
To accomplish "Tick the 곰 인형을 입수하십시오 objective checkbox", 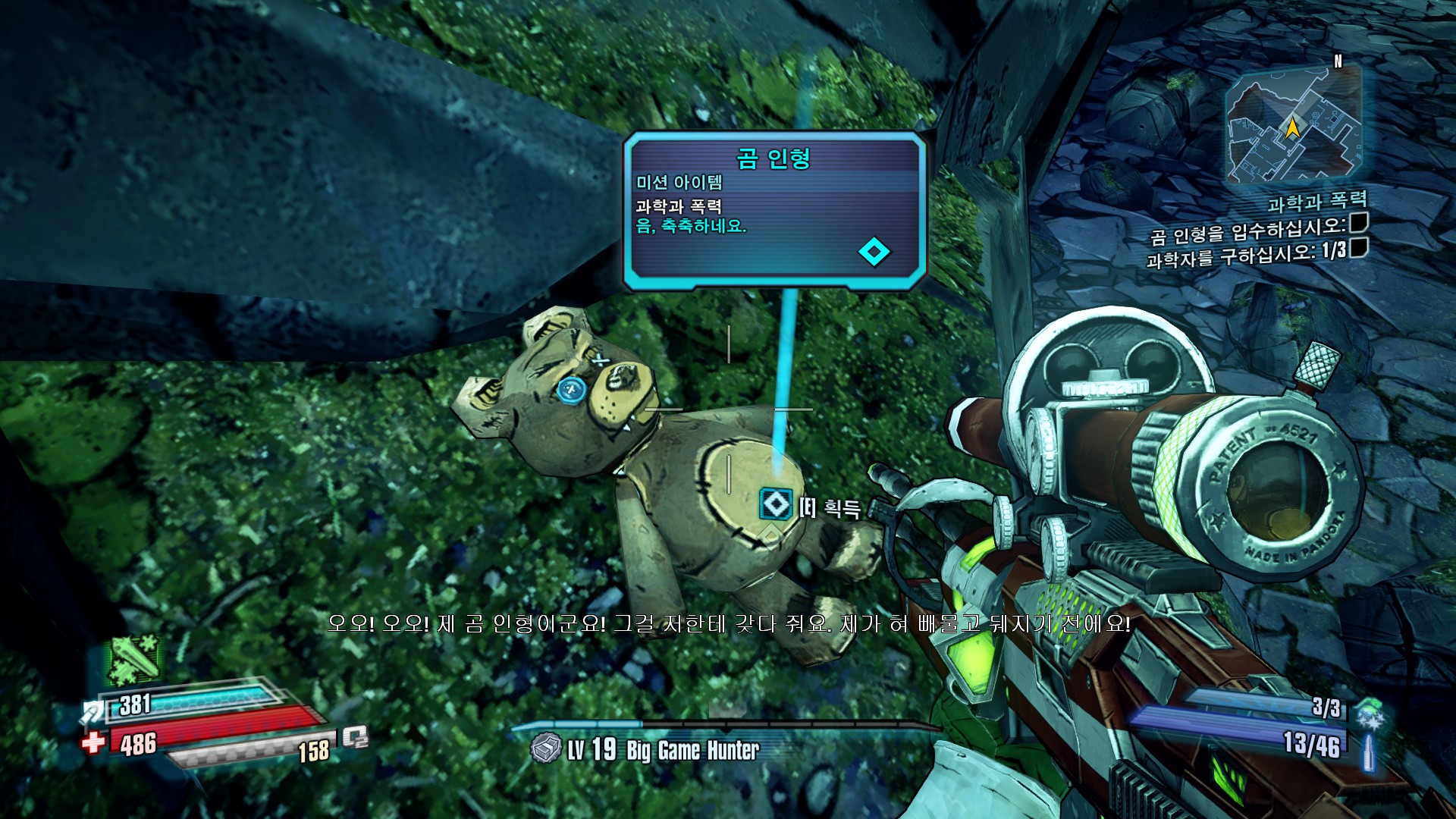I will (x=1358, y=222).
